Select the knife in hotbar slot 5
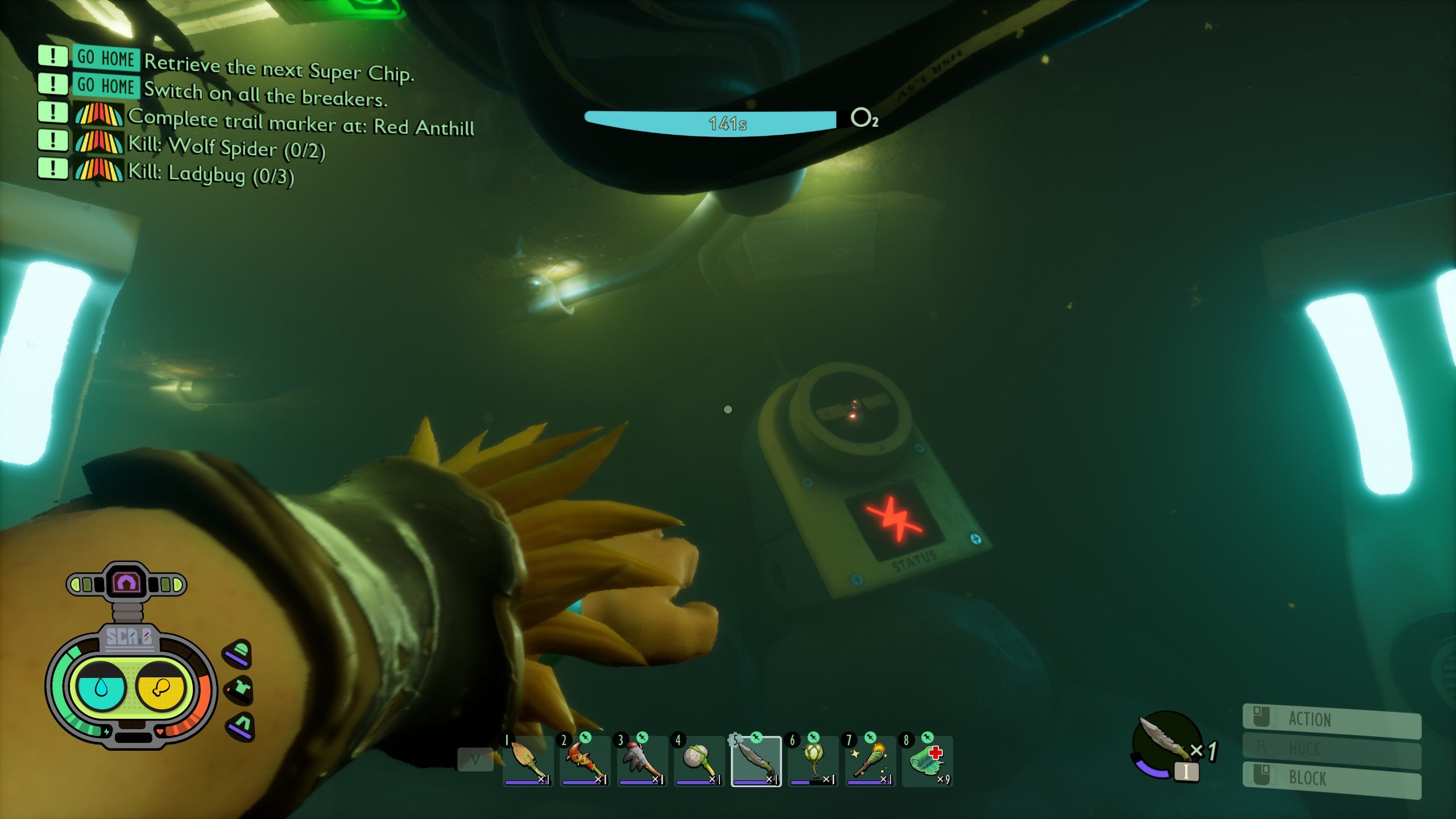Viewport: 1456px width, 819px height. point(758,759)
